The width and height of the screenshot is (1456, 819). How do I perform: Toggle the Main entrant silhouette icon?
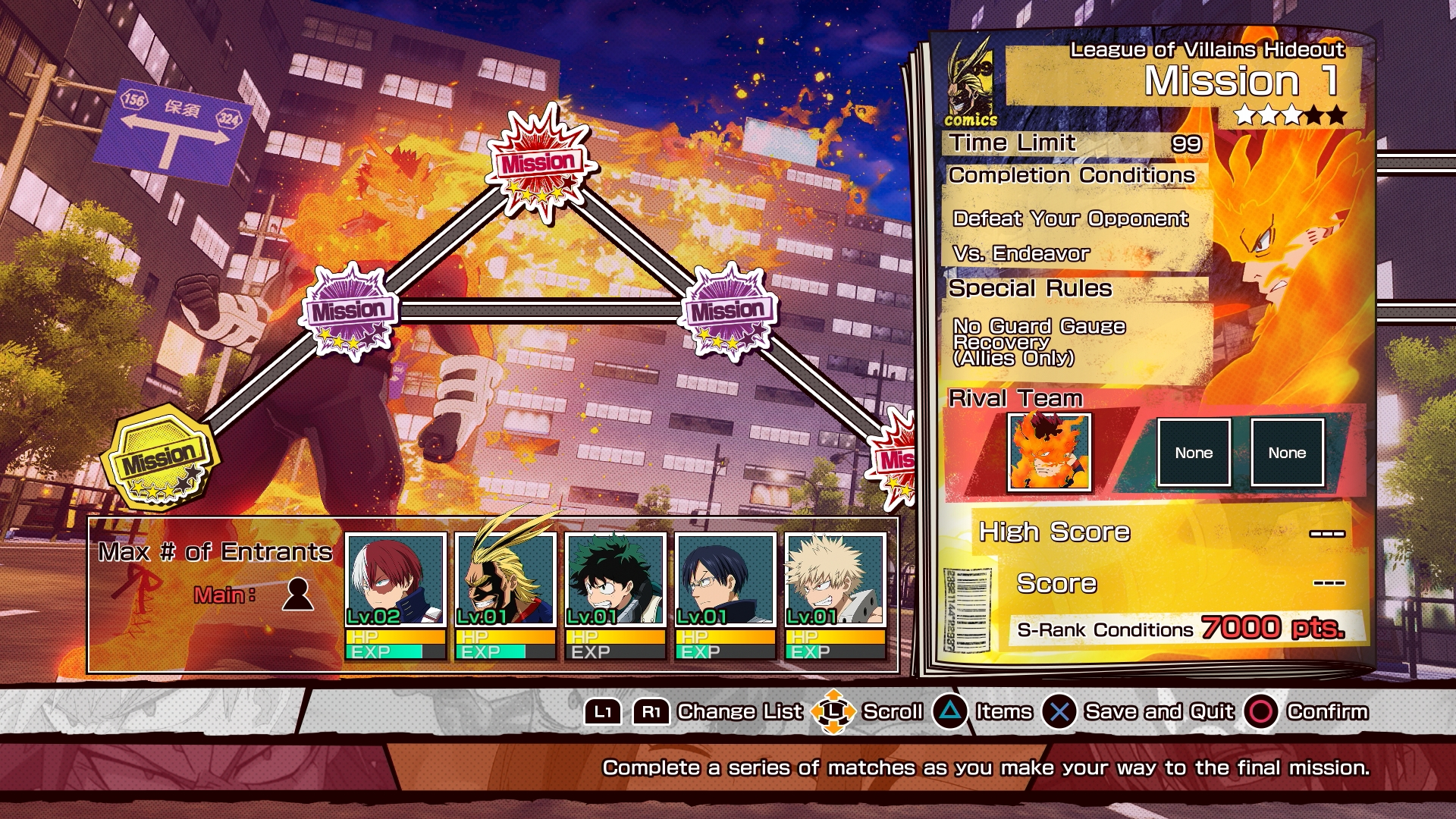coord(298,595)
